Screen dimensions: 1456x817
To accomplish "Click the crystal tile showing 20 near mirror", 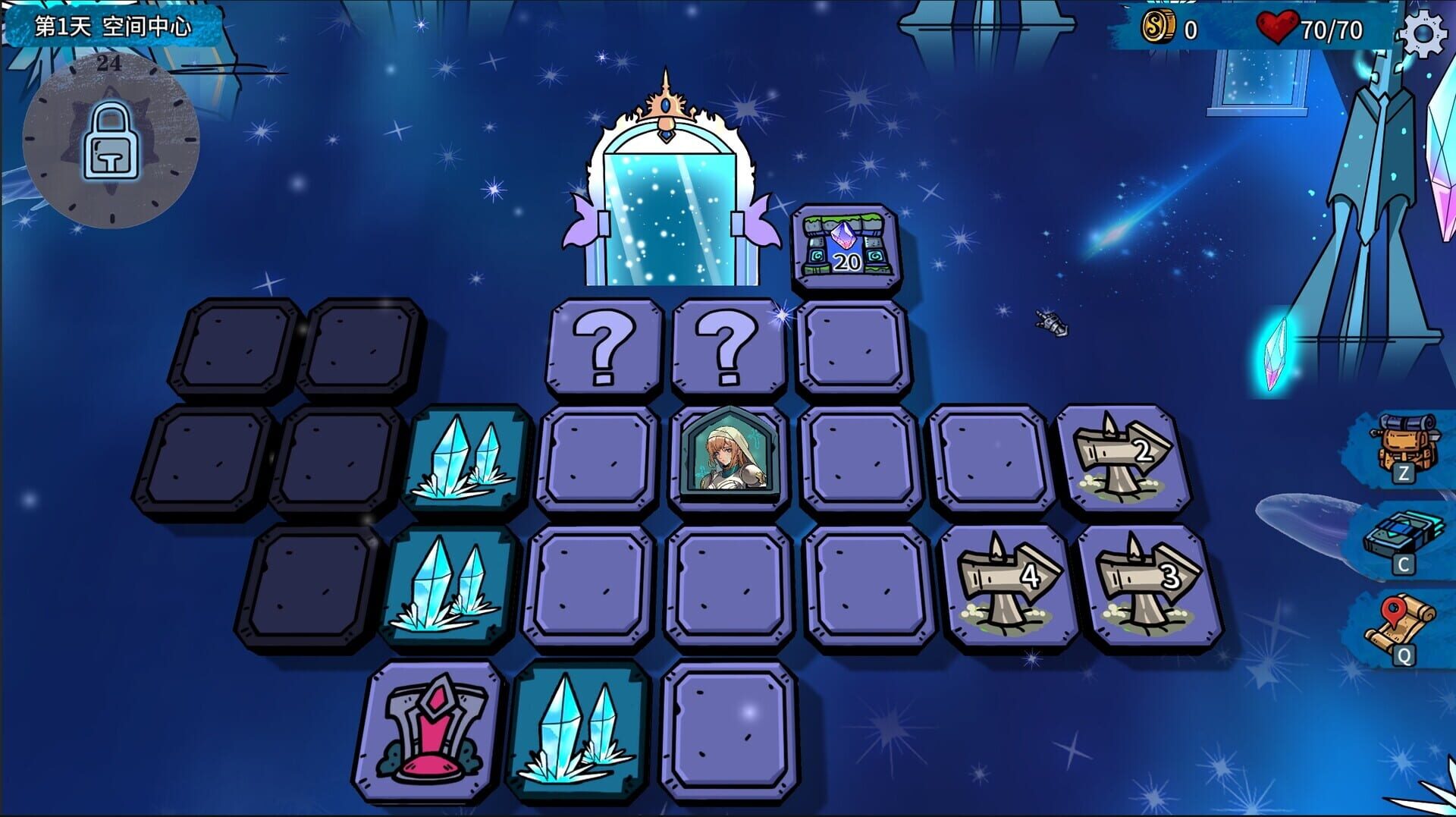I will pyautogui.click(x=843, y=244).
